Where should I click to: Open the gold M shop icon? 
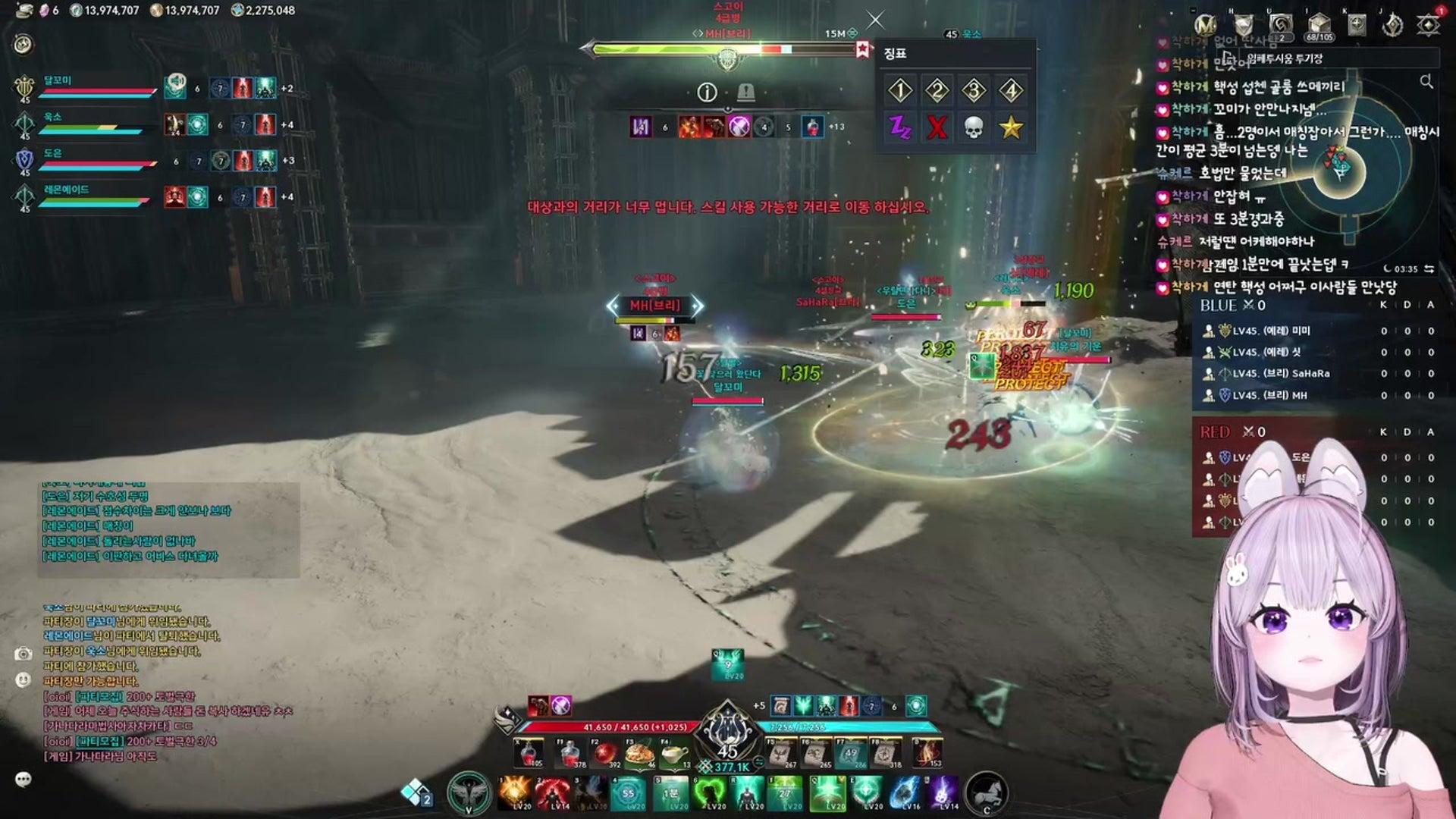click(x=1205, y=25)
